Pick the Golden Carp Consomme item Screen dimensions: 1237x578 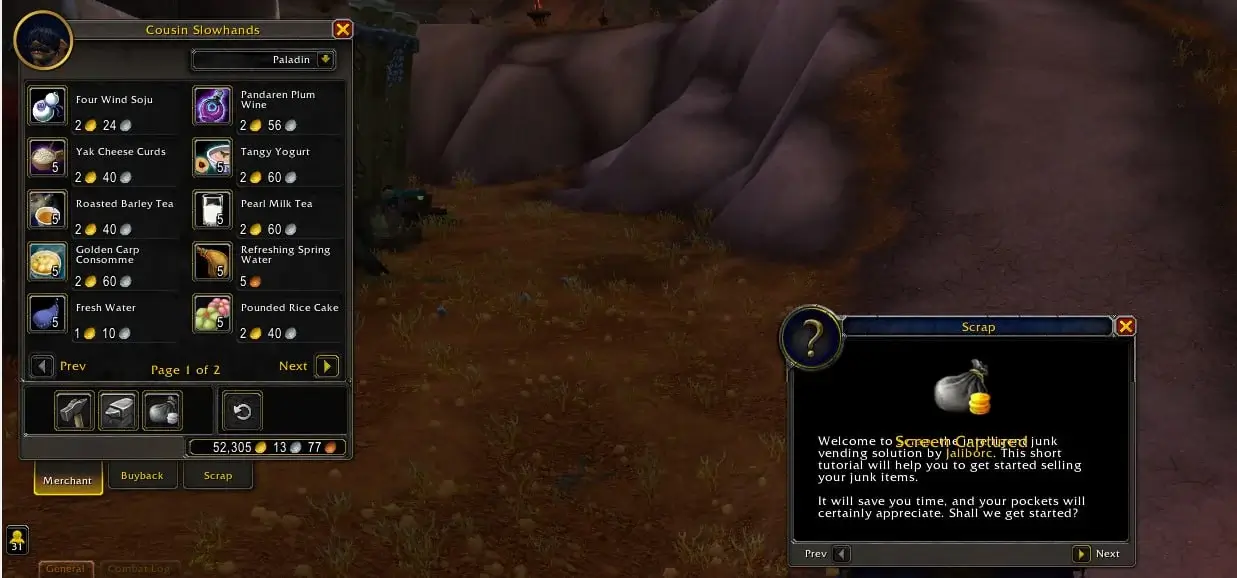(x=48, y=262)
